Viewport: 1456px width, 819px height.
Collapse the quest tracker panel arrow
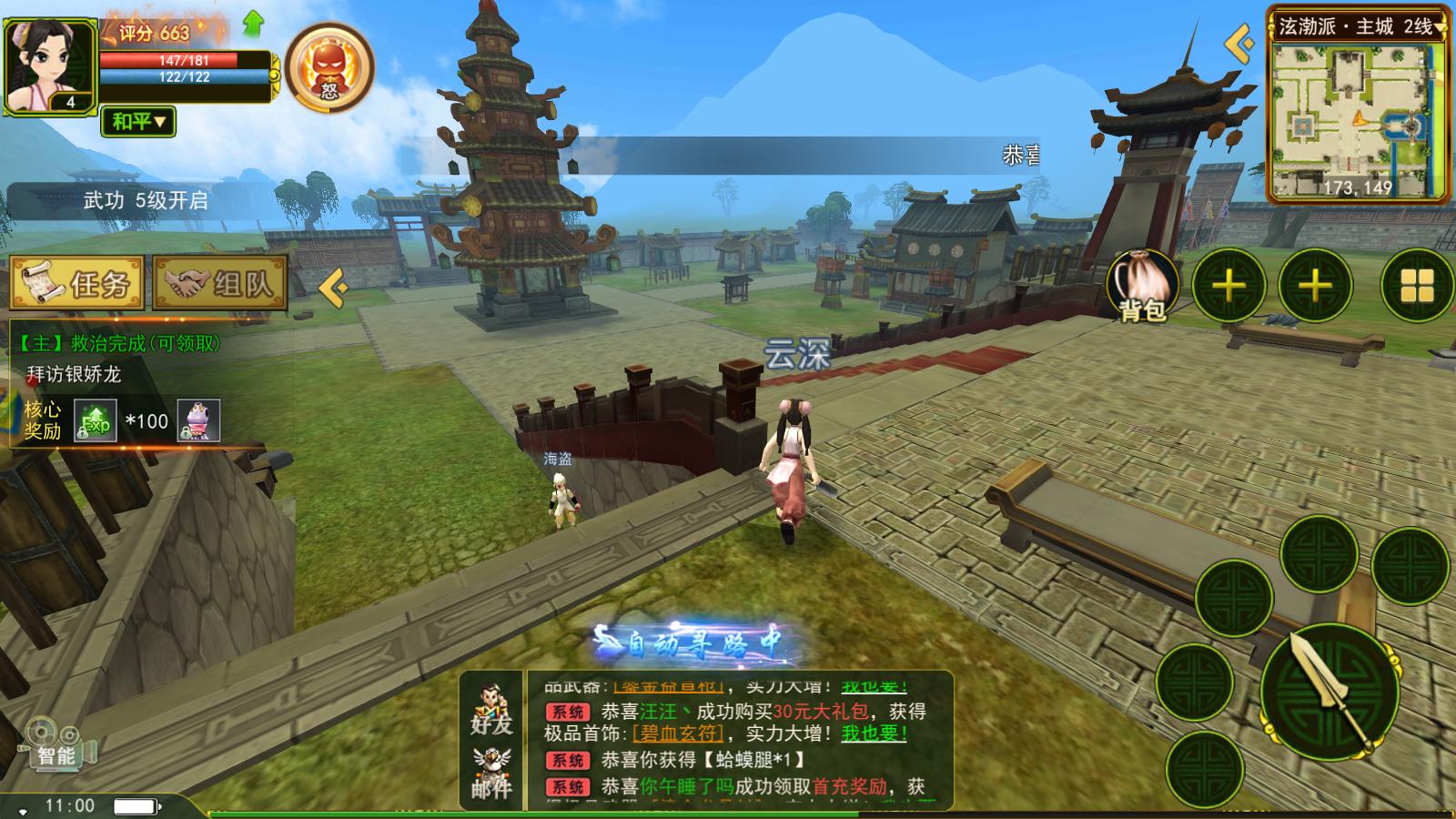(x=334, y=288)
